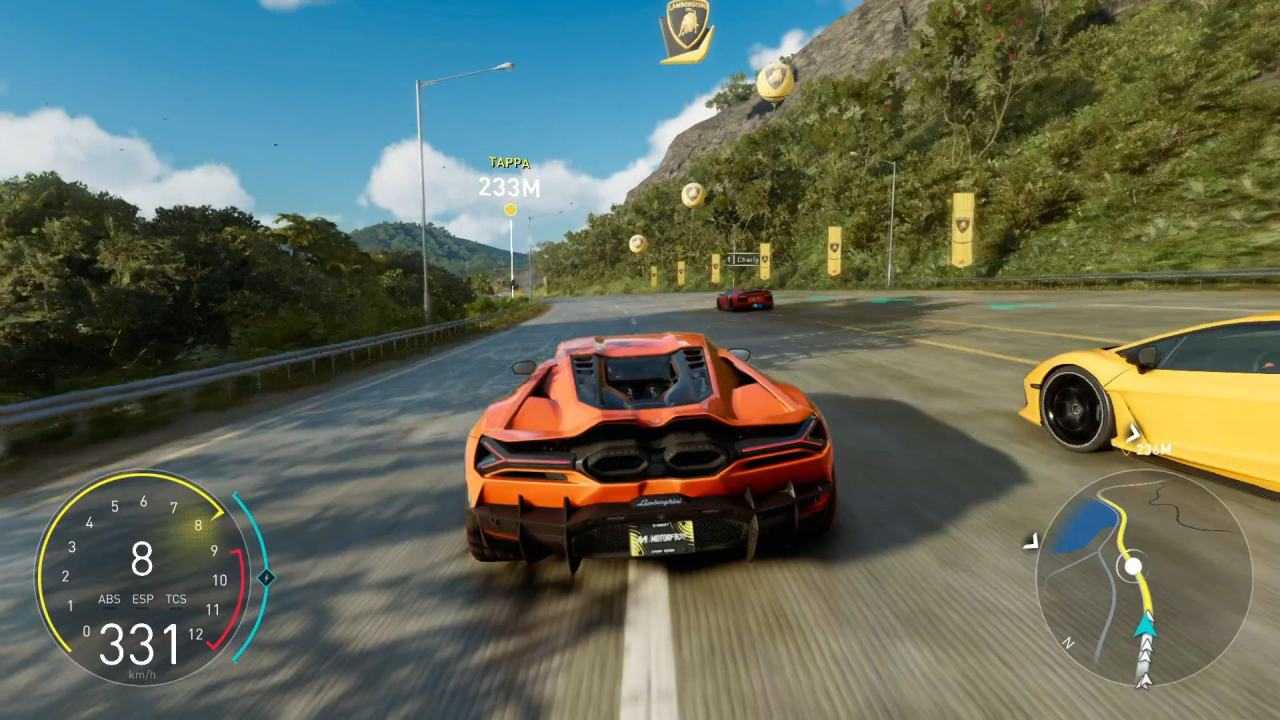This screenshot has height=720, width=1280.
Task: Click the chevron marker on yellow Lamborghini
Action: click(1133, 432)
